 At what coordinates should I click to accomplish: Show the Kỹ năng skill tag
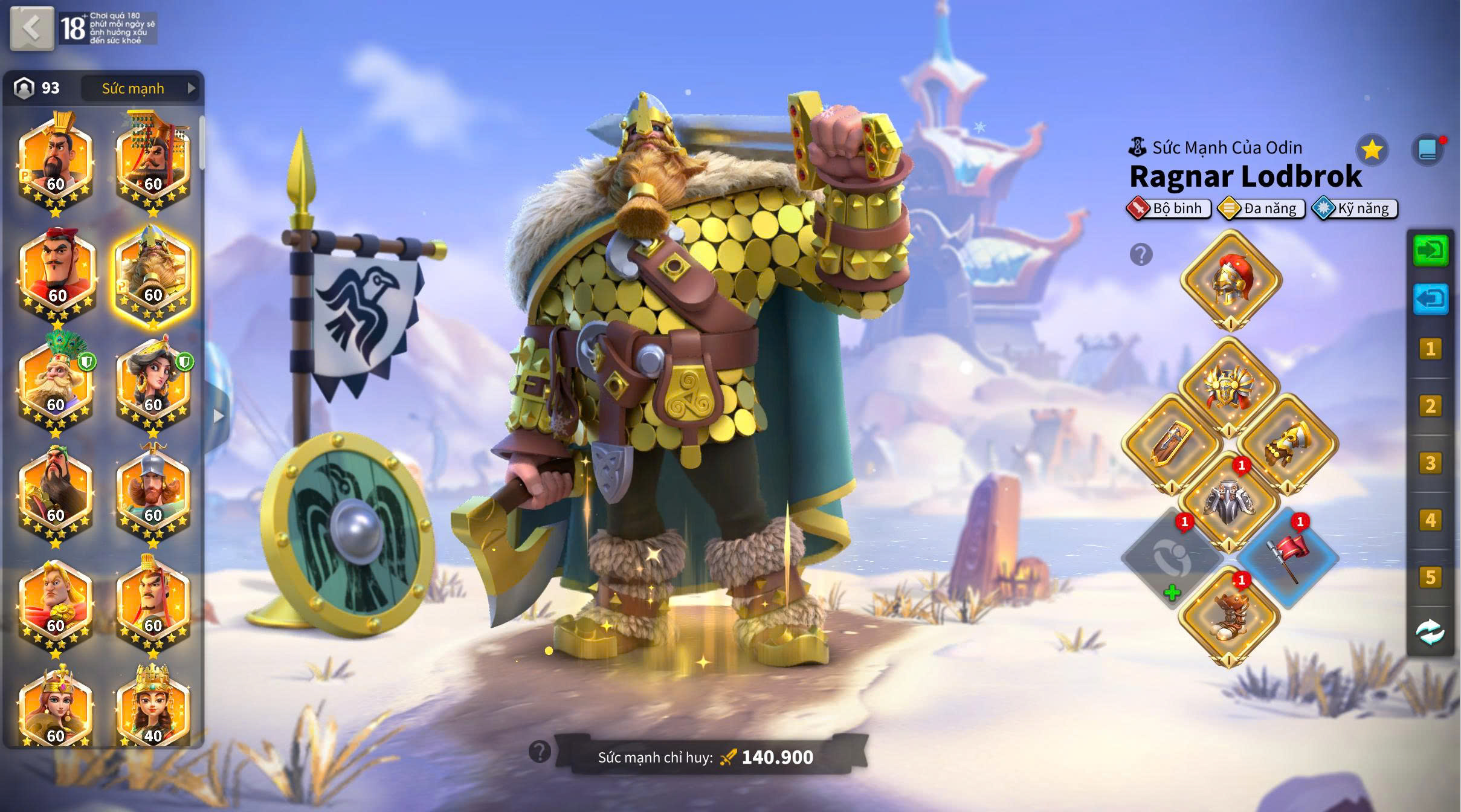pyautogui.click(x=1355, y=208)
